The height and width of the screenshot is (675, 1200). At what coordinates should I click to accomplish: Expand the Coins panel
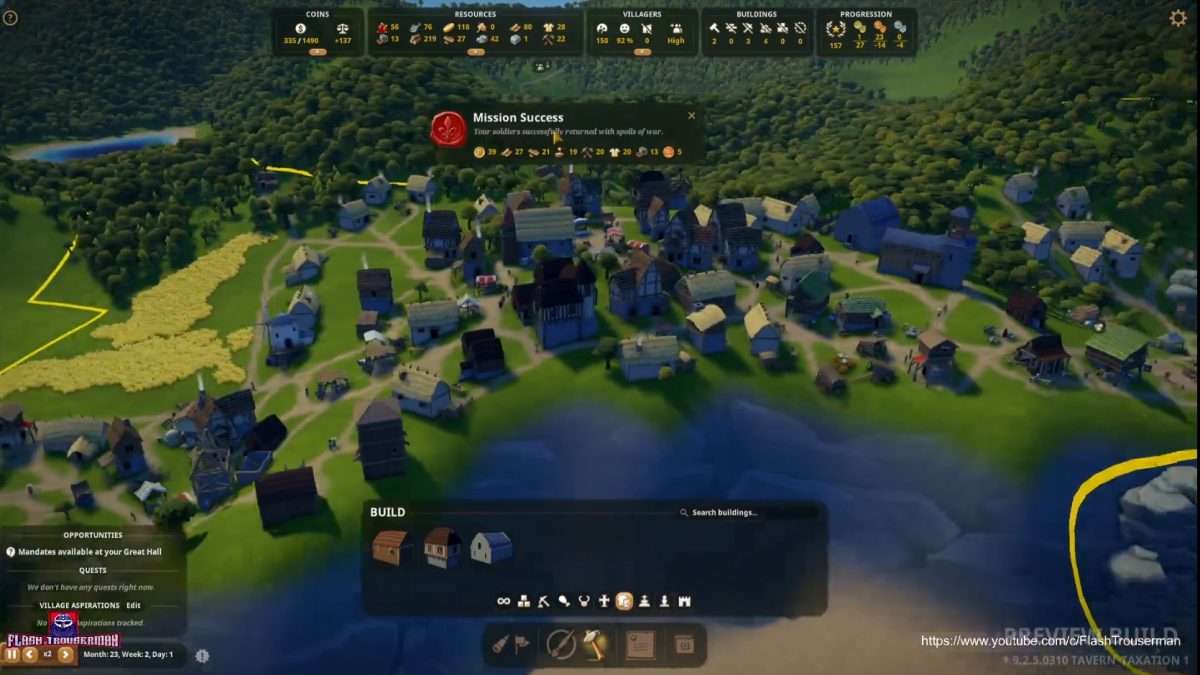pos(317,51)
